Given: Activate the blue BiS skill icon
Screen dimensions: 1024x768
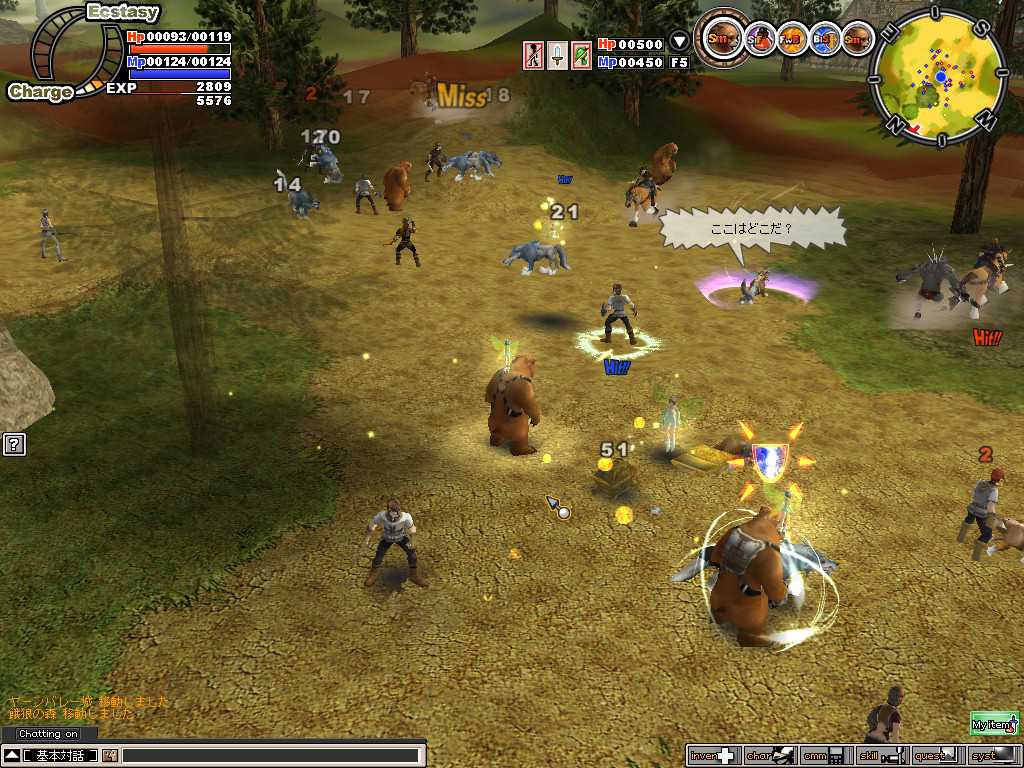Looking at the screenshot, I should coord(824,39).
